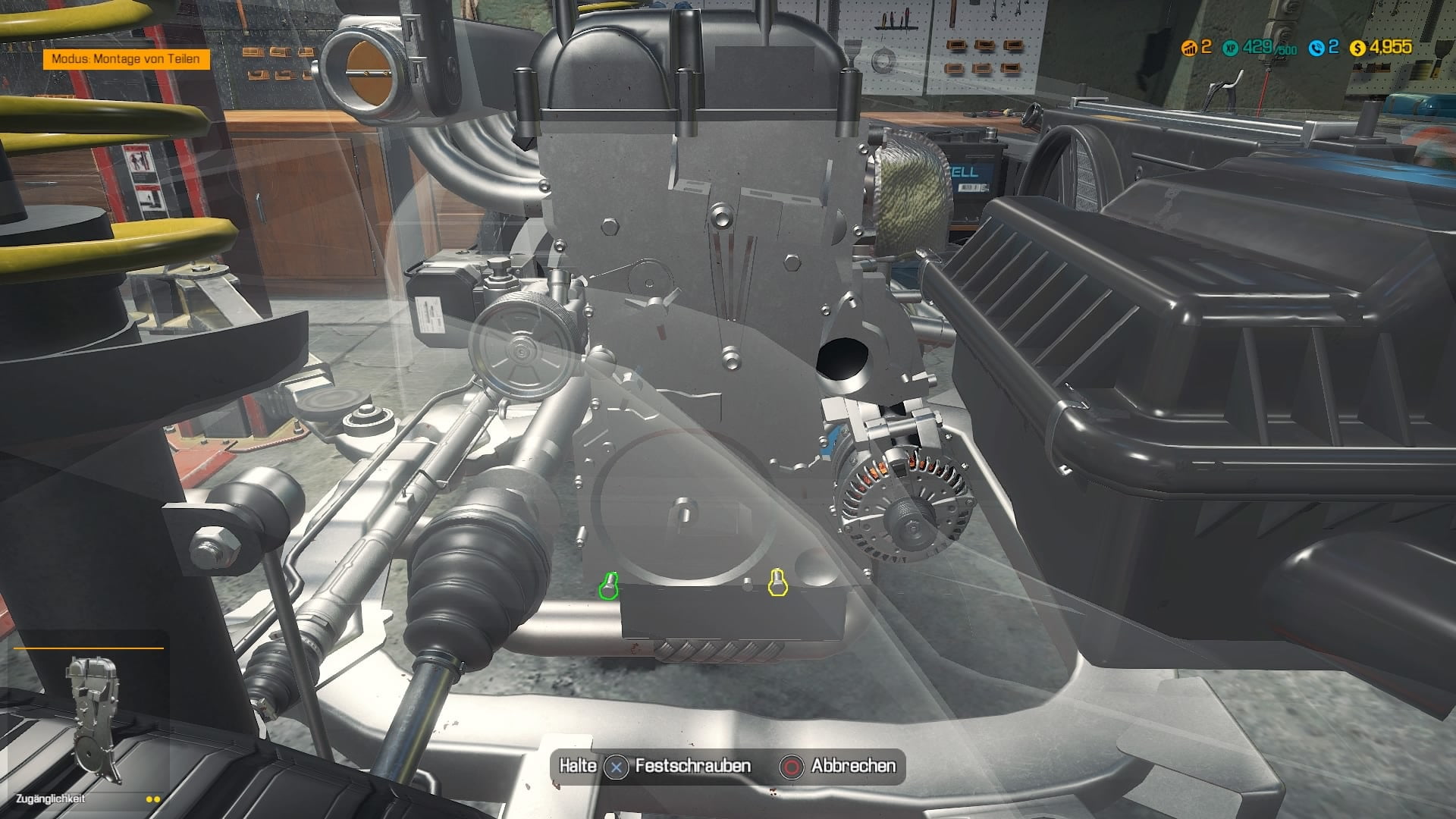
Task: Select the green-highlighted bolt marker
Action: [609, 586]
